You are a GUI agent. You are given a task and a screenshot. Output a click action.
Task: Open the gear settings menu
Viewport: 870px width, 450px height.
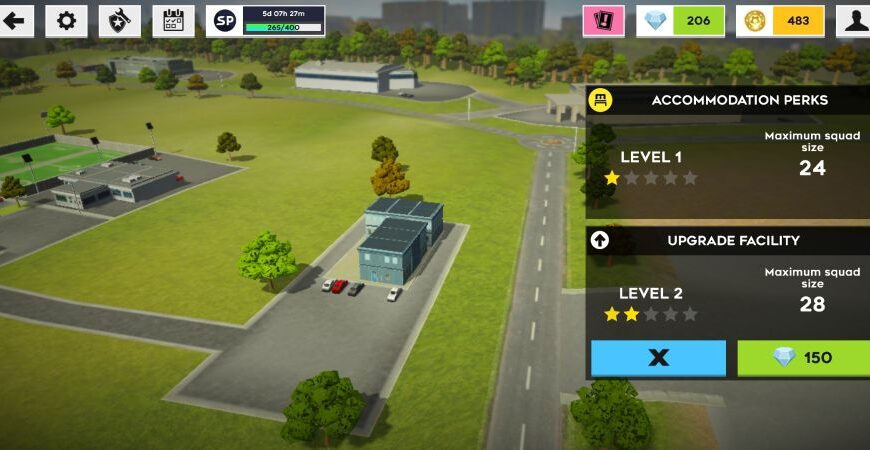tap(67, 20)
